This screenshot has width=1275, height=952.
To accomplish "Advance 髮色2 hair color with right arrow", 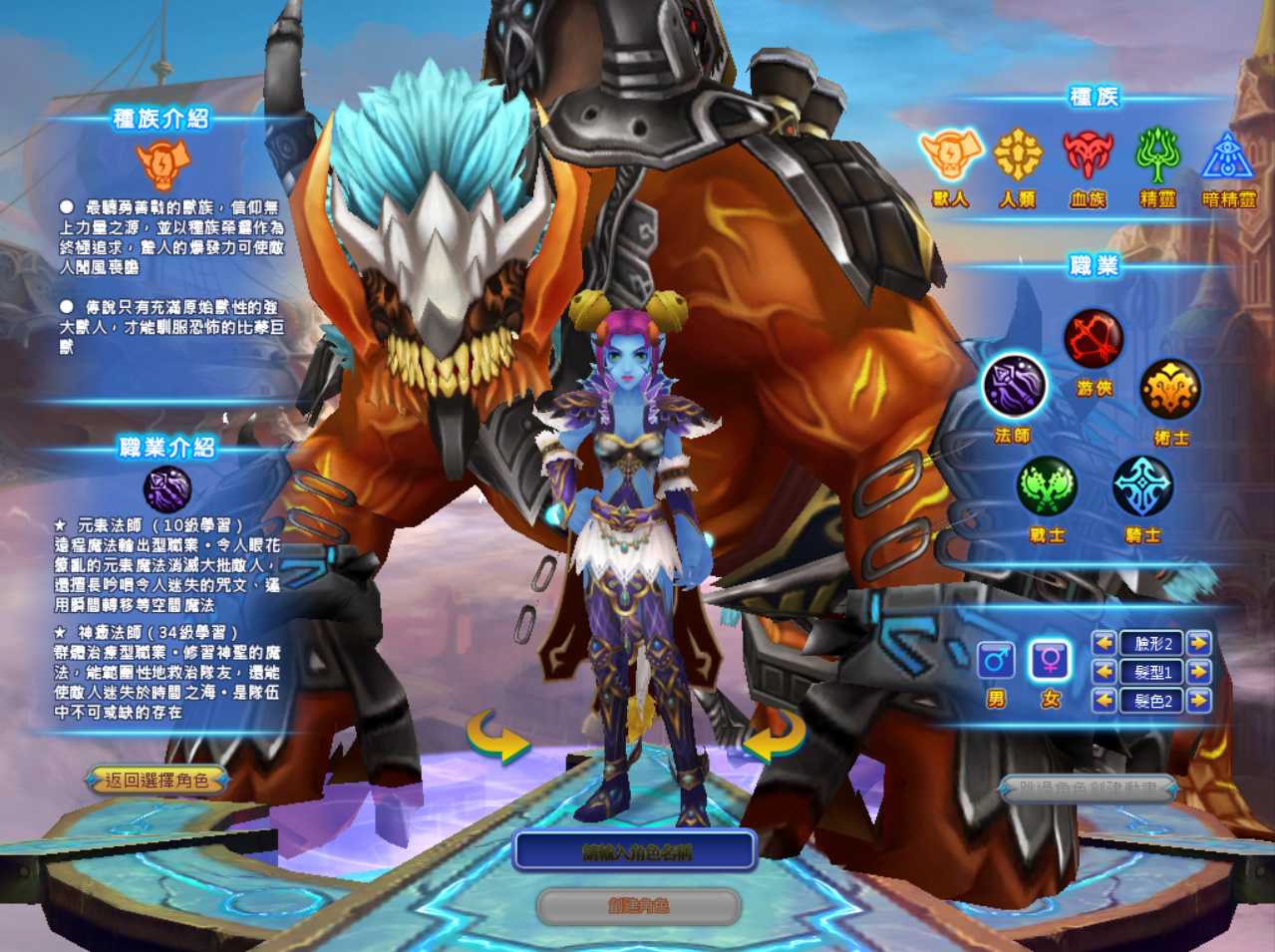I will [1199, 701].
